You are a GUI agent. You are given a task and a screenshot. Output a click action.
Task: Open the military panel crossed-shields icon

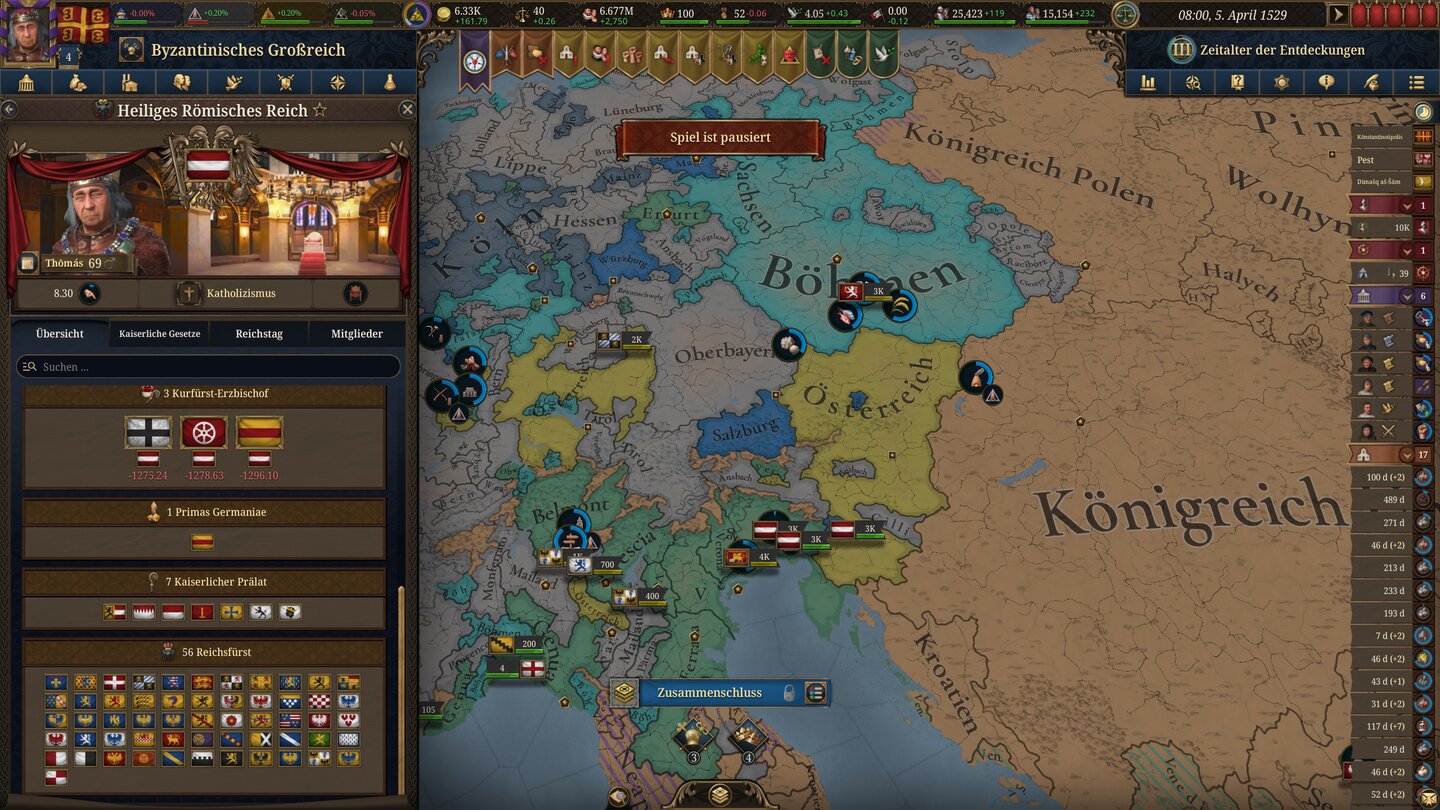click(285, 82)
